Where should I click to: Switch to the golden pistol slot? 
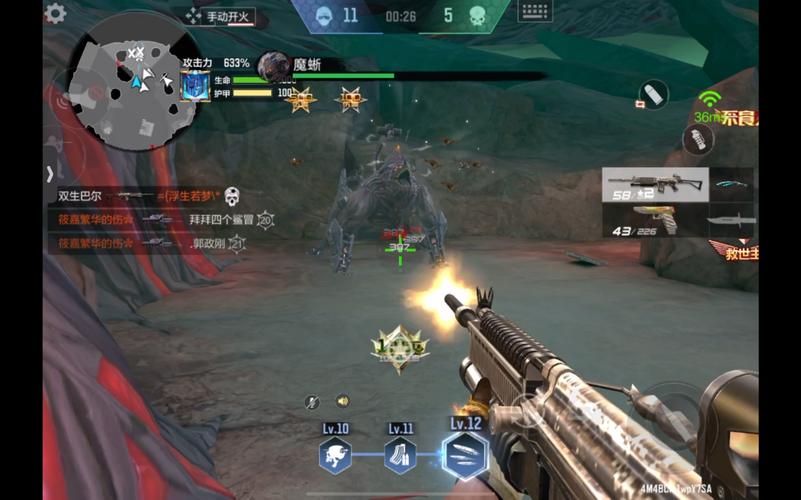[654, 220]
